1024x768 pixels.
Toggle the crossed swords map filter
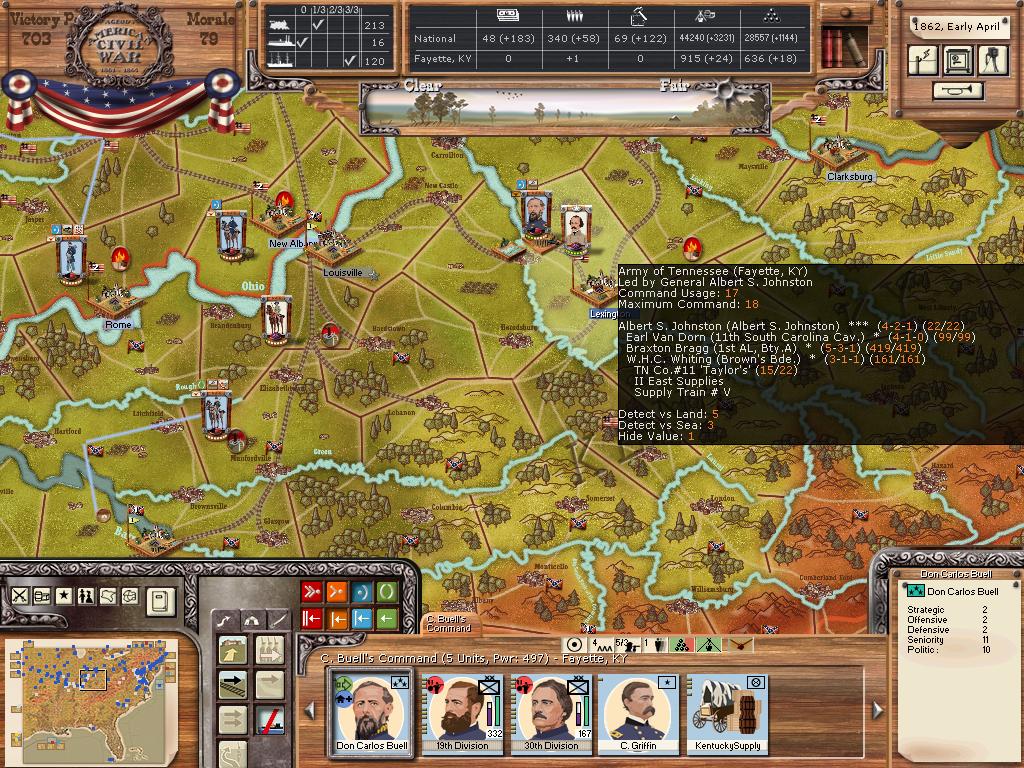(x=19, y=595)
